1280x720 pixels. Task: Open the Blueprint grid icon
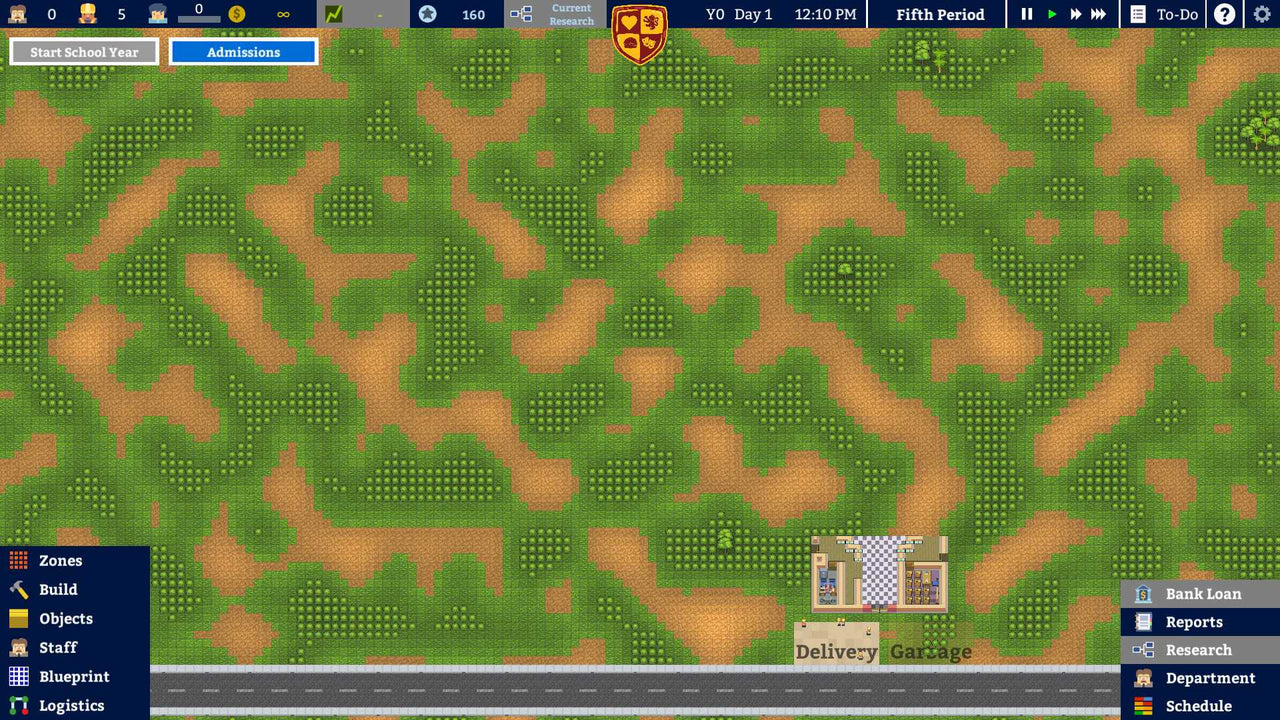[x=16, y=676]
